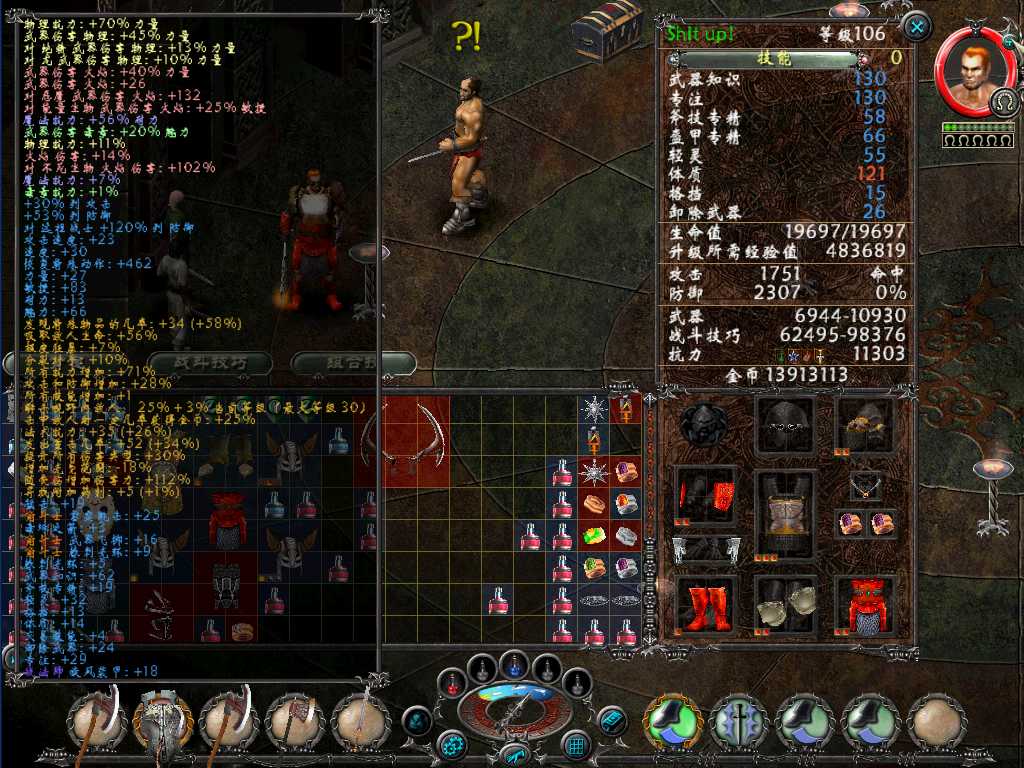This screenshot has height=768, width=1024.
Task: Use the red health potion button
Action: (x=453, y=684)
